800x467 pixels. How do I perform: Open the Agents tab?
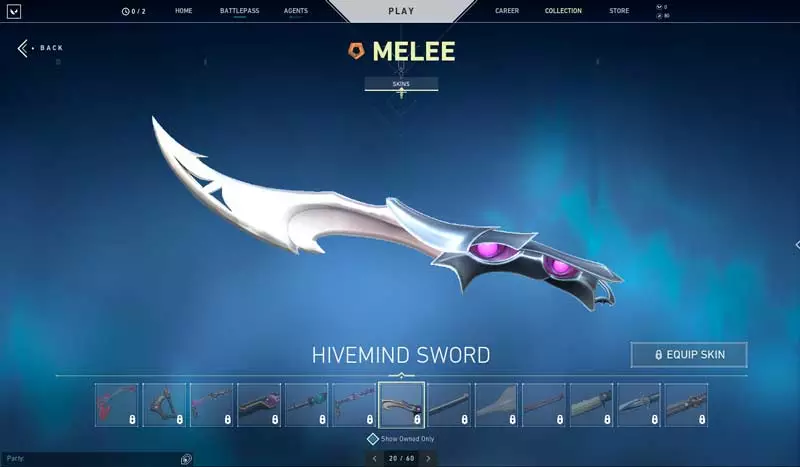pos(295,11)
